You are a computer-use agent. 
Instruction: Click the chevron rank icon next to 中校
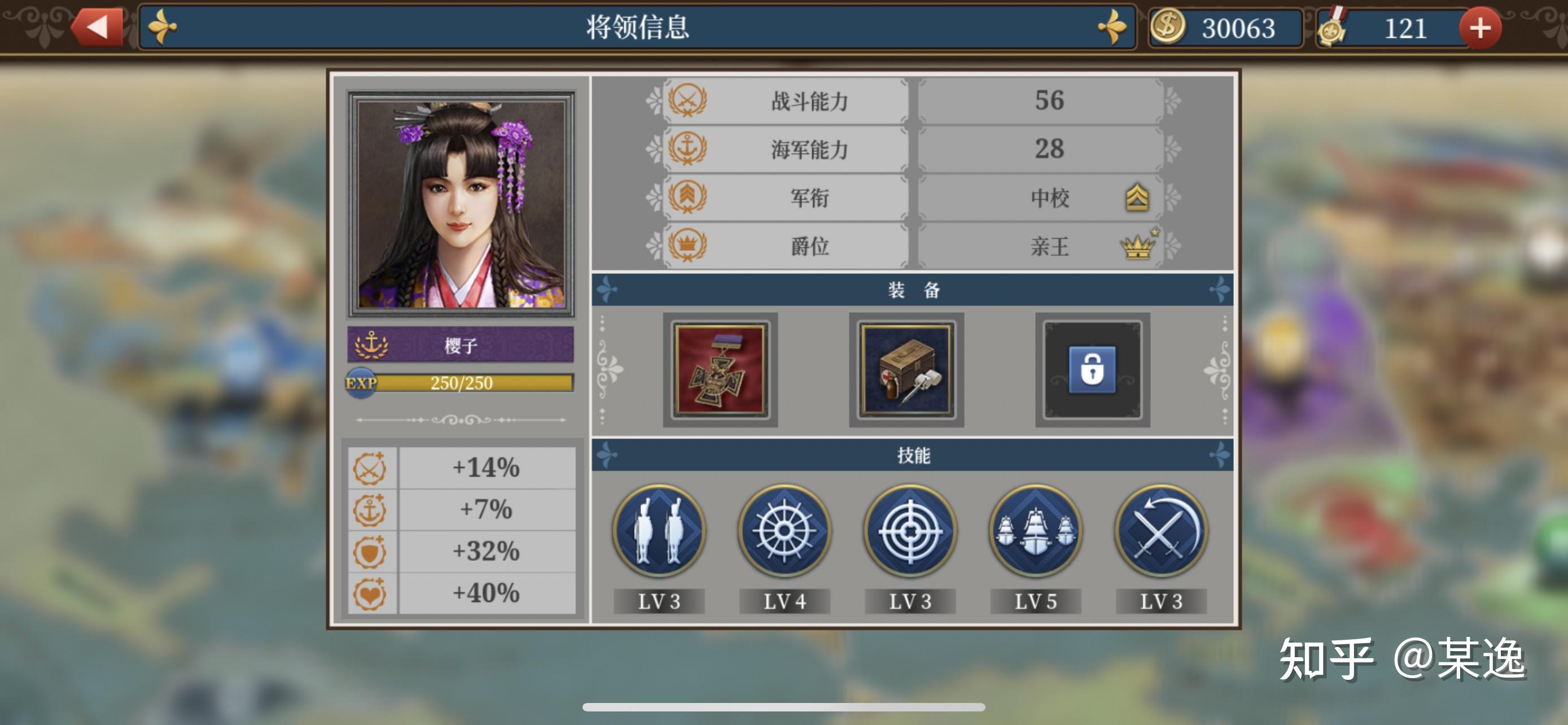(x=1140, y=198)
